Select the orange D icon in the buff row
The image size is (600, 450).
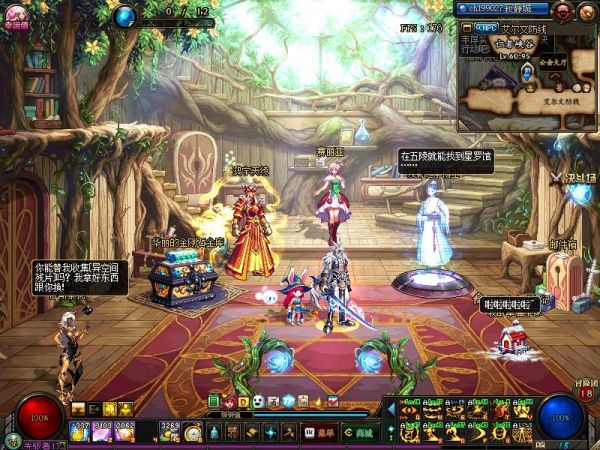pyautogui.click(x=243, y=401)
